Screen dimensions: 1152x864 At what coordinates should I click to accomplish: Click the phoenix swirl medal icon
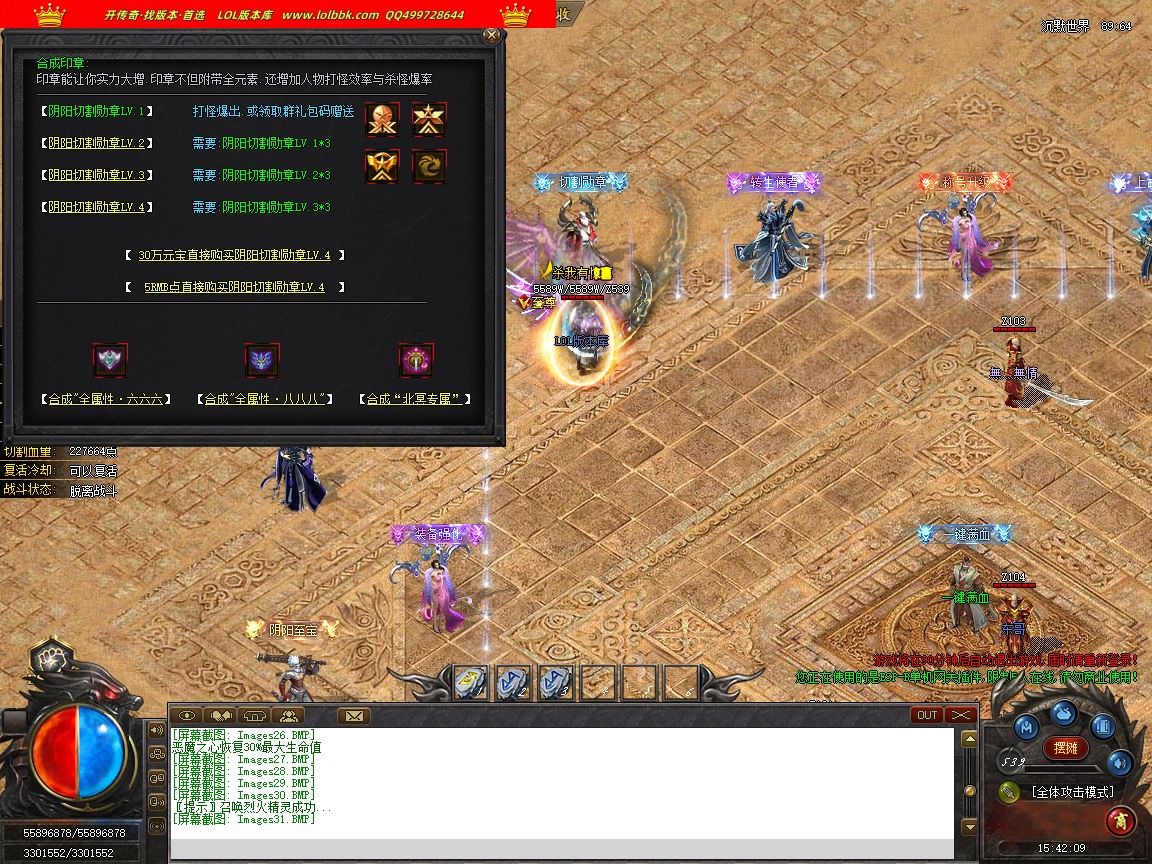430,166
